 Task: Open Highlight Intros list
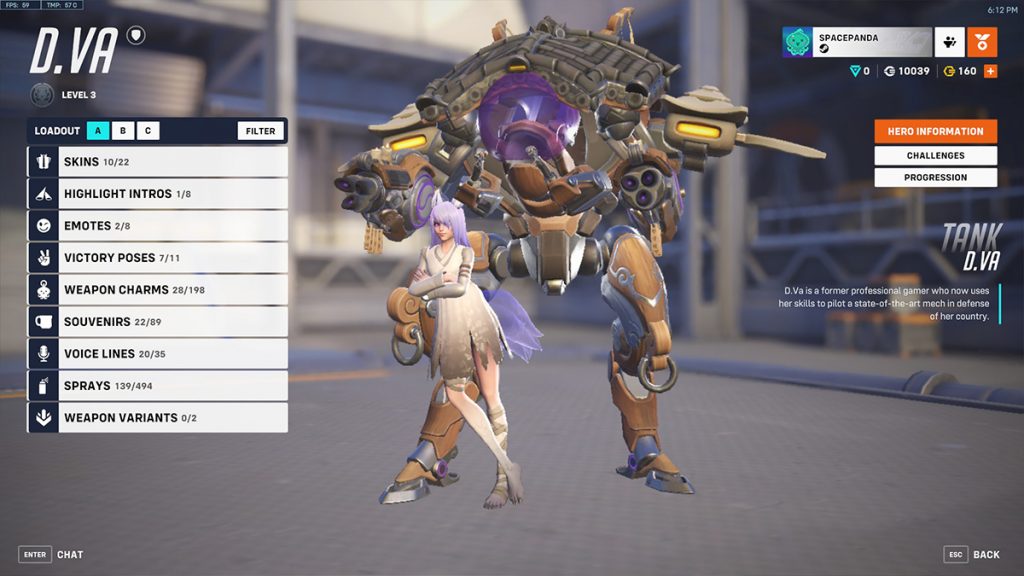point(158,194)
